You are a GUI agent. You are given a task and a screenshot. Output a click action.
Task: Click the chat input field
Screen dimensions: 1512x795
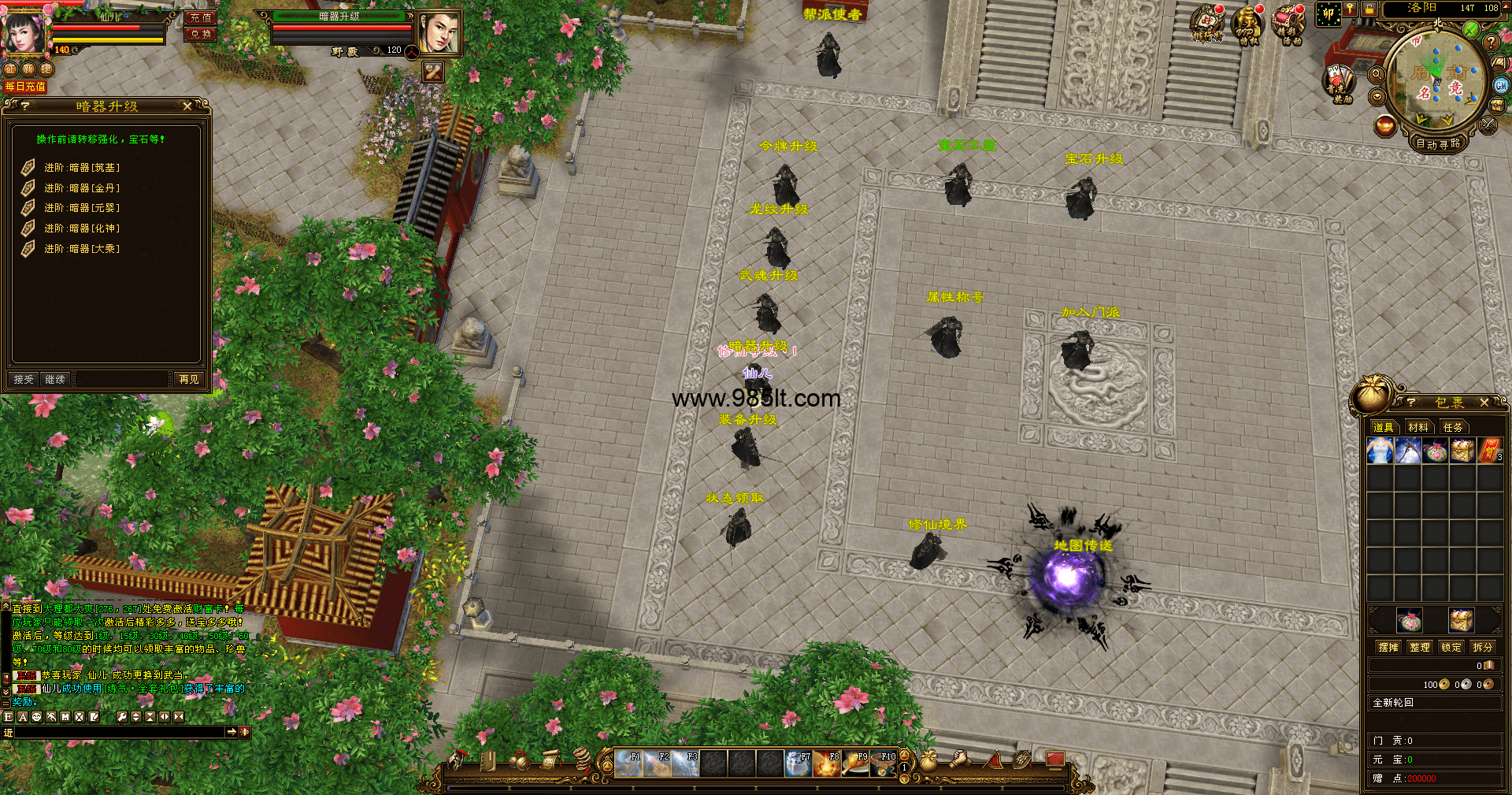click(120, 733)
